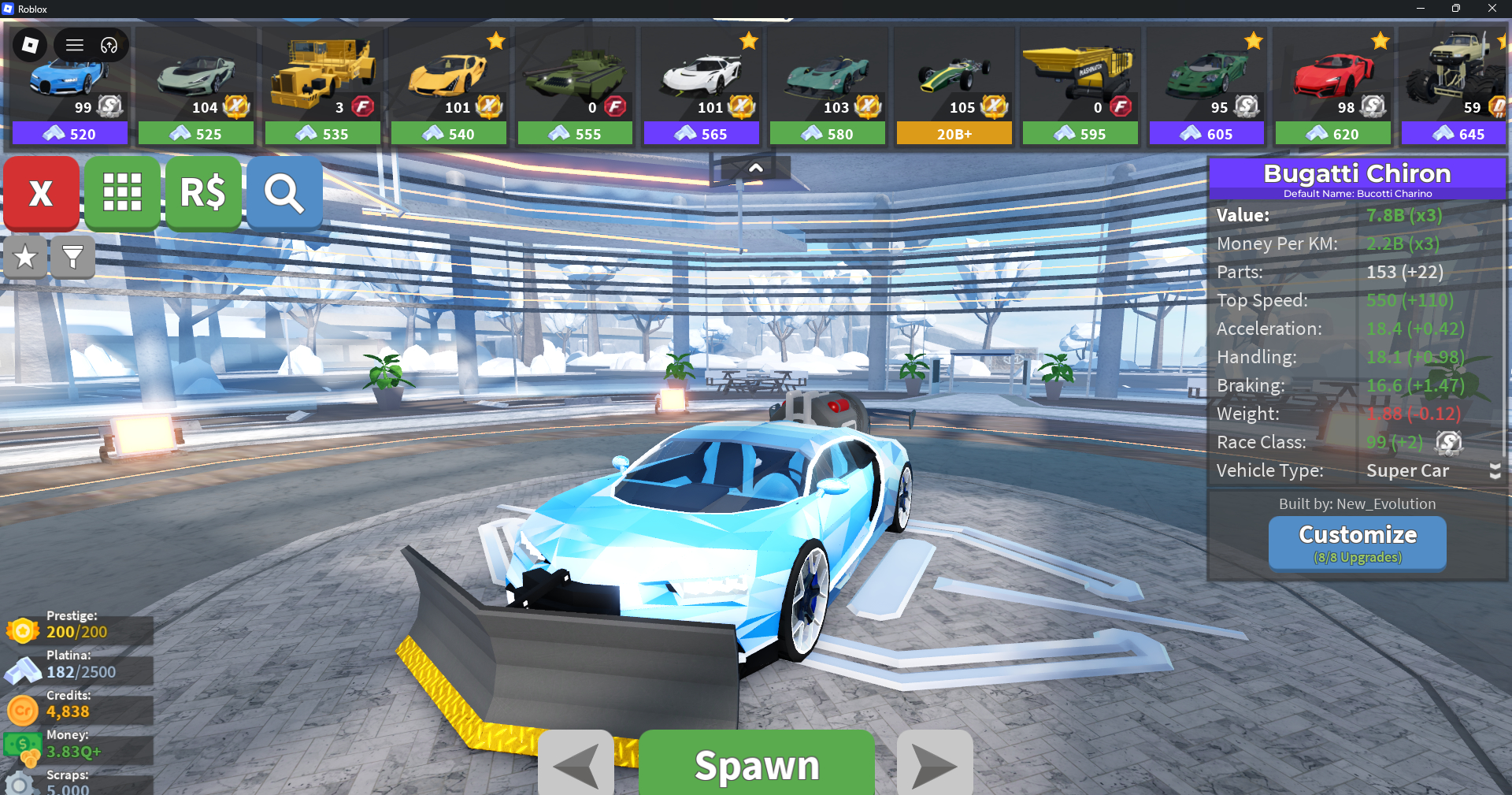Expand the vehicle stats double chevron
Viewport: 1512px width, 795px height.
tap(1495, 471)
